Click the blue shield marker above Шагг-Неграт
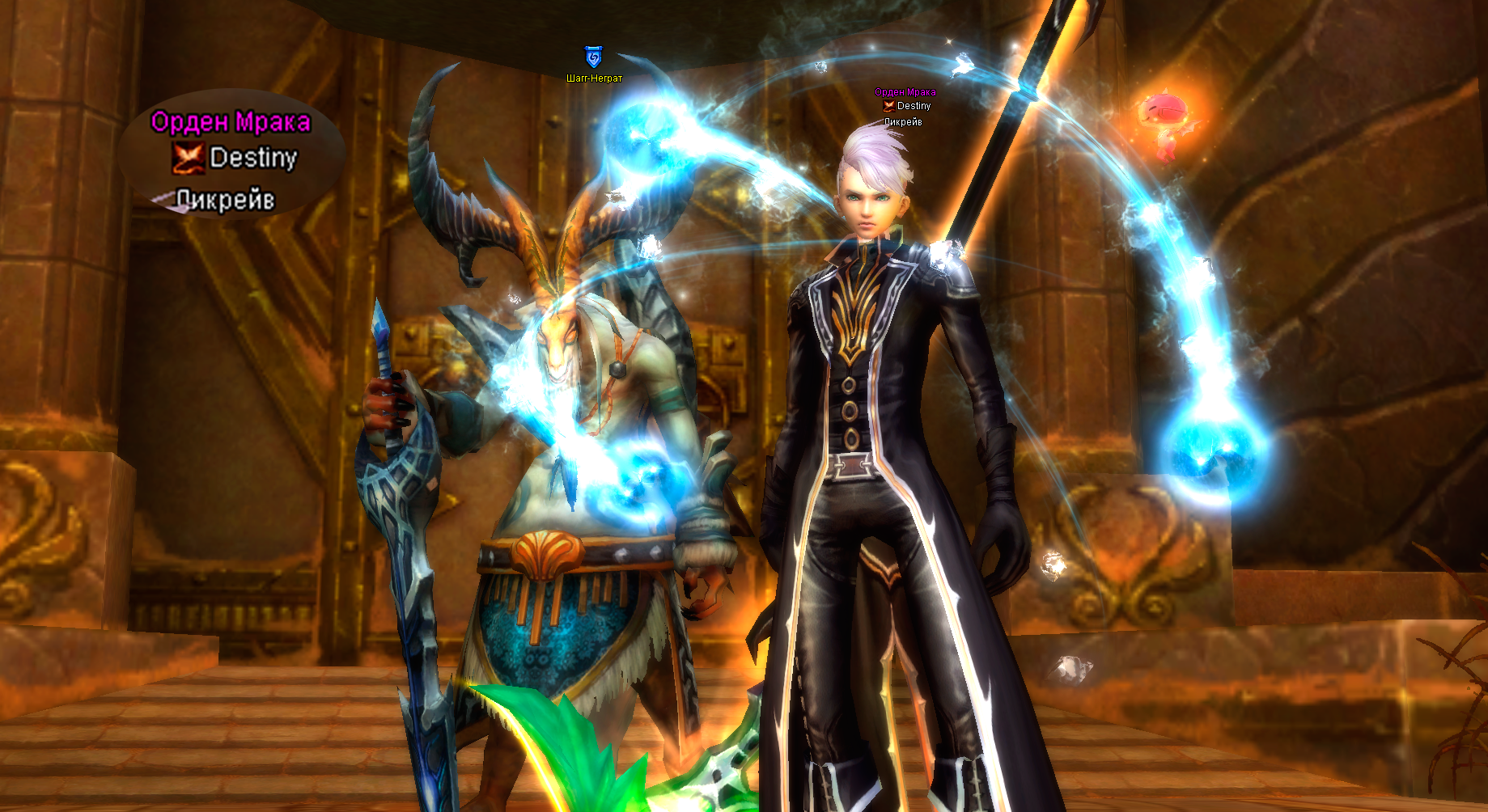The width and height of the screenshot is (1488, 812). pyautogui.click(x=593, y=57)
